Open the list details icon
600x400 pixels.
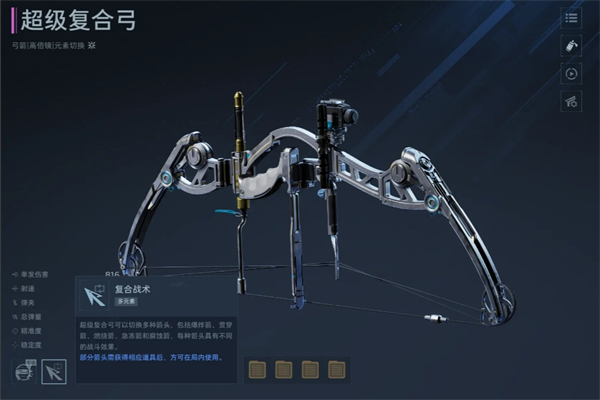(572, 18)
